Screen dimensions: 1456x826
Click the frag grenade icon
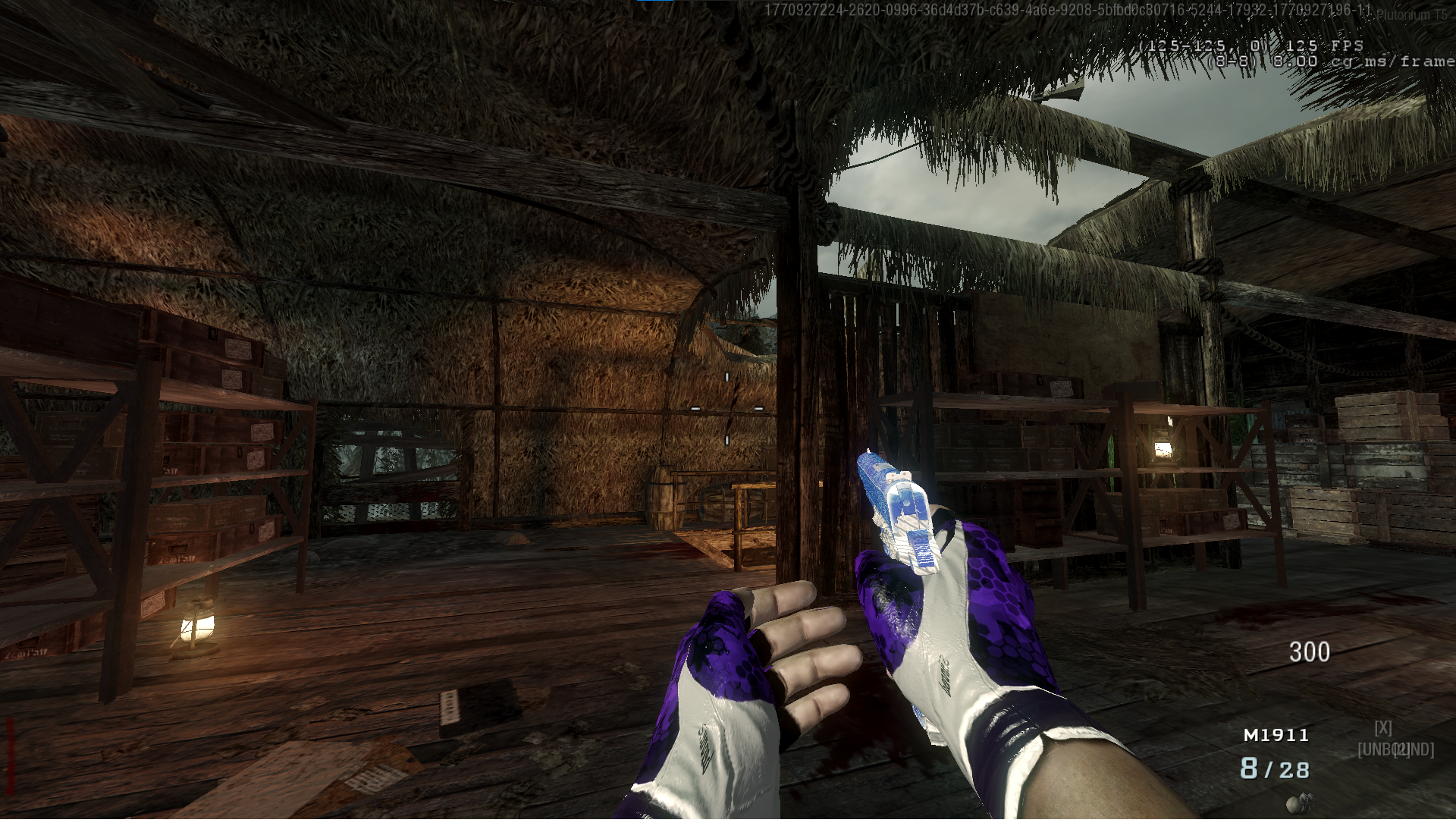coord(1298,802)
